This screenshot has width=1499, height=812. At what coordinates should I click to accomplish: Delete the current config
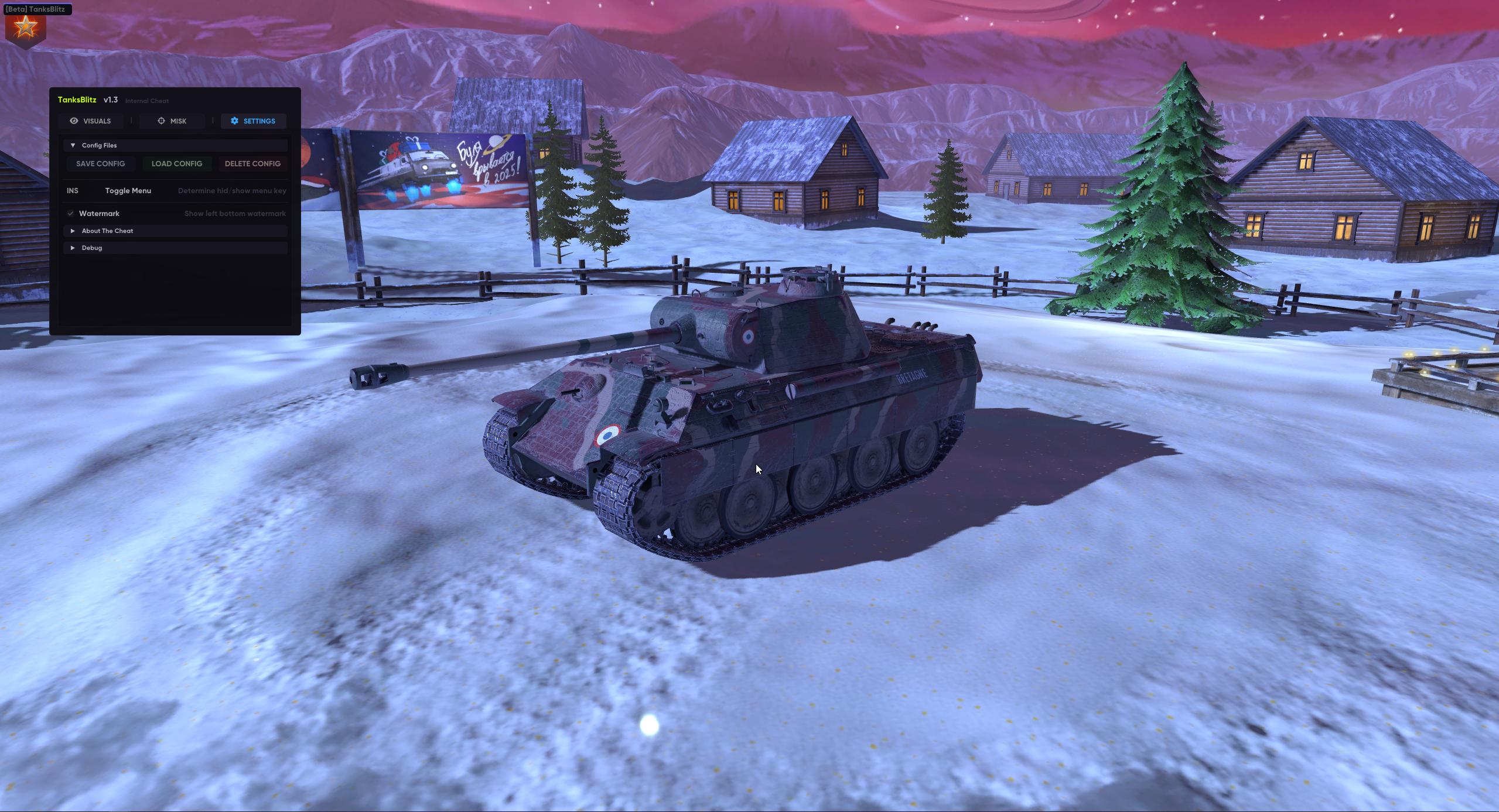pos(252,164)
